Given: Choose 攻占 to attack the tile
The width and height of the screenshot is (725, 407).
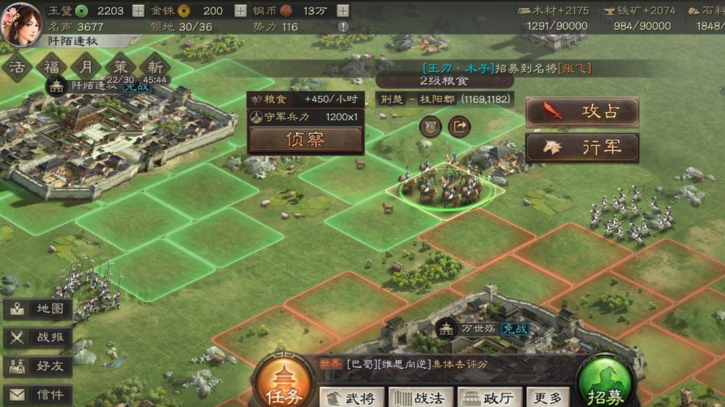Looking at the screenshot, I should point(582,111).
